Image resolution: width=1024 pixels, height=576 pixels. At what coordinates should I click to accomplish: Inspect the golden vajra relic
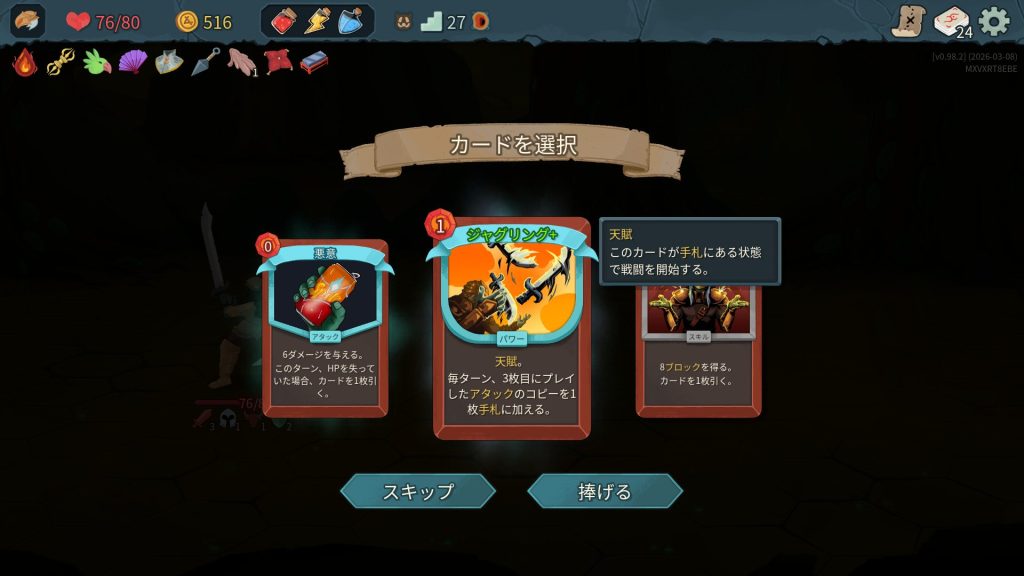tap(61, 62)
